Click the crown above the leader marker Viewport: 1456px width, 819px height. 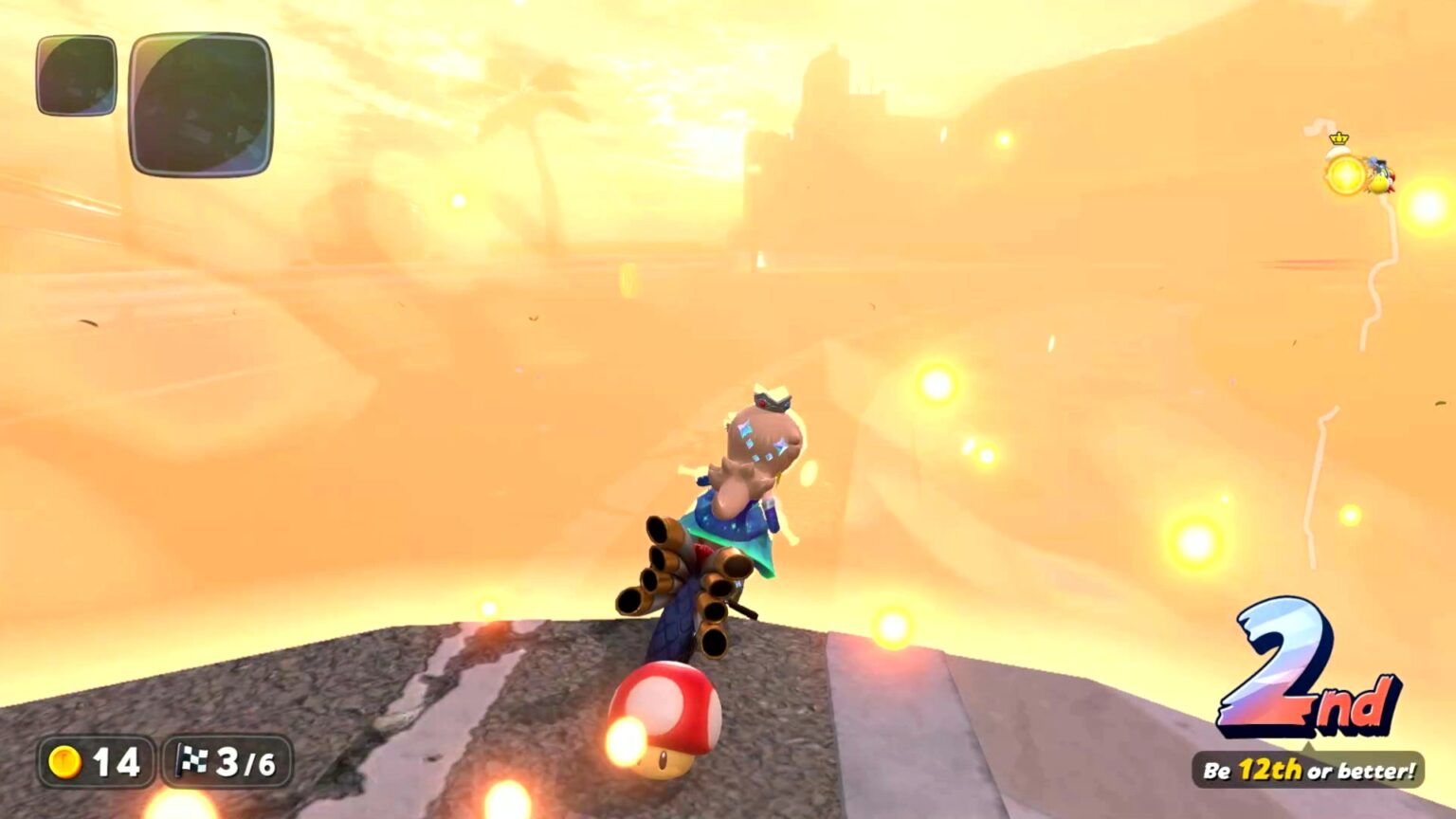pyautogui.click(x=1338, y=139)
